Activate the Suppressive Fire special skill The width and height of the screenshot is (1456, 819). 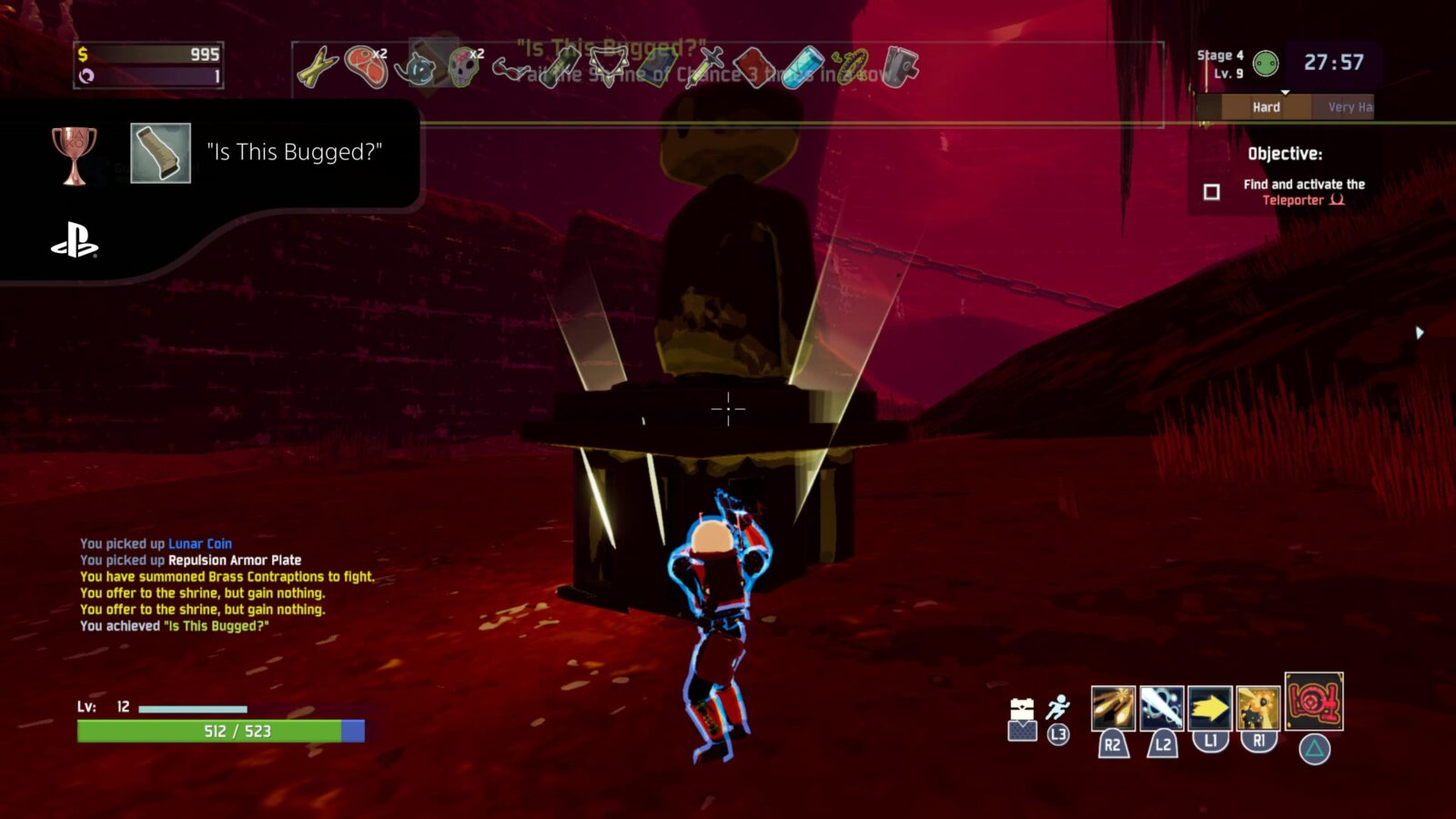1259,708
